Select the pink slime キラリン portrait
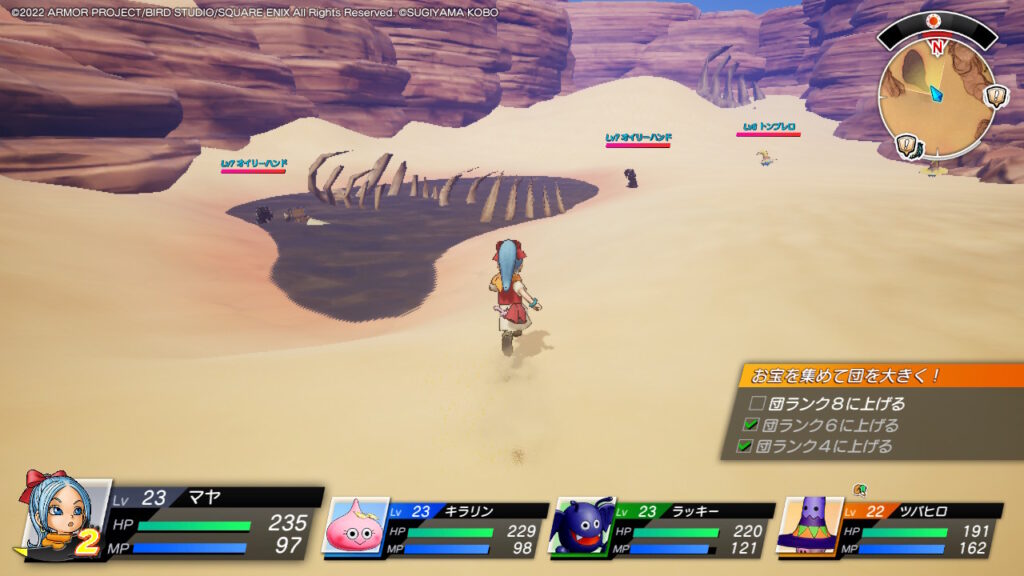 point(355,526)
